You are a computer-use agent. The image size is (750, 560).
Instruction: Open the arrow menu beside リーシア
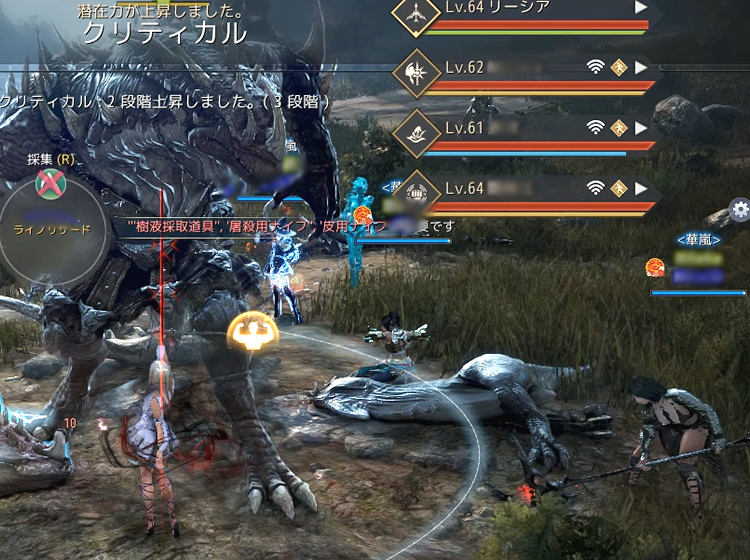tap(642, 7)
